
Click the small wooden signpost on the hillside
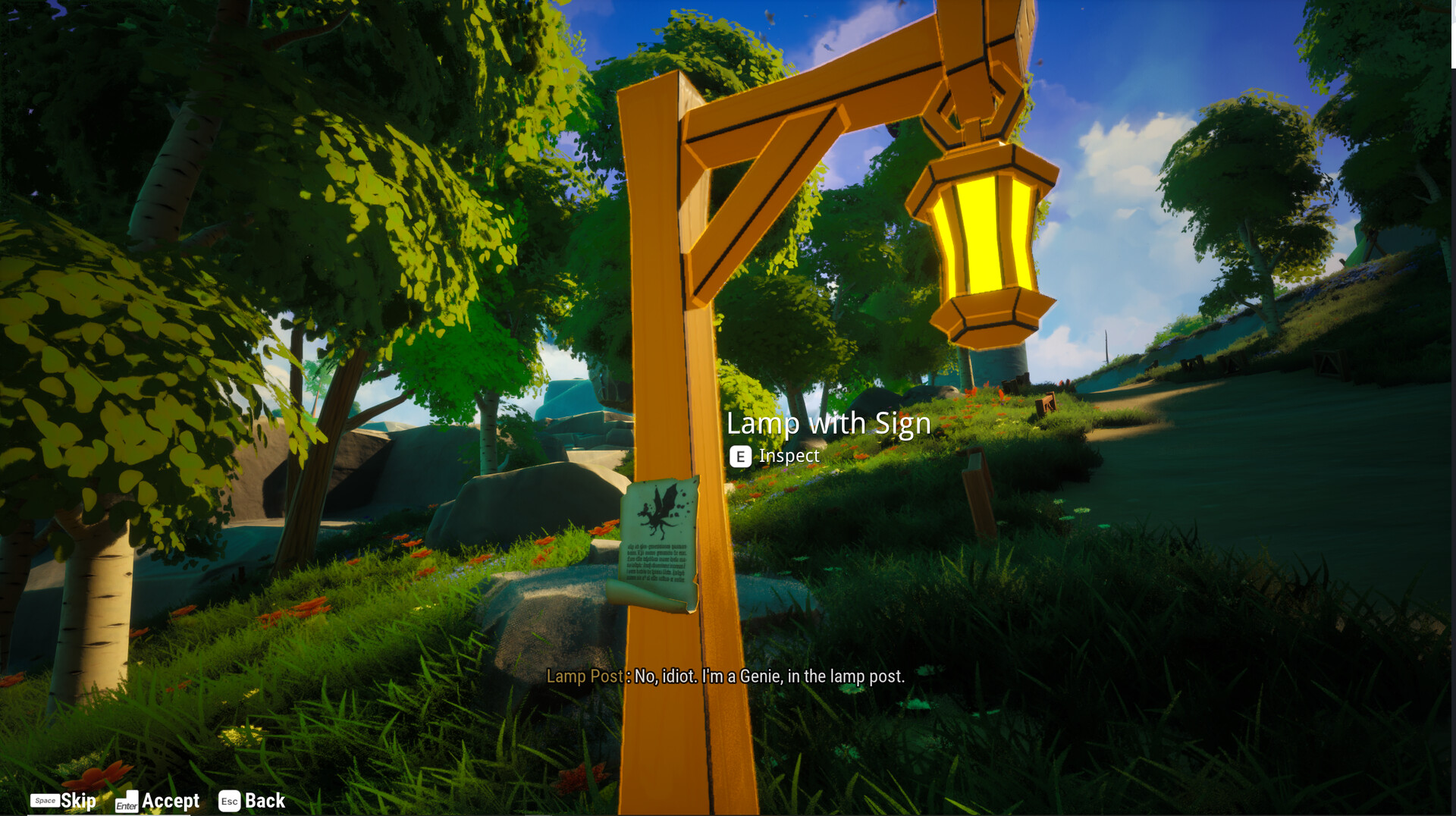coord(978,493)
